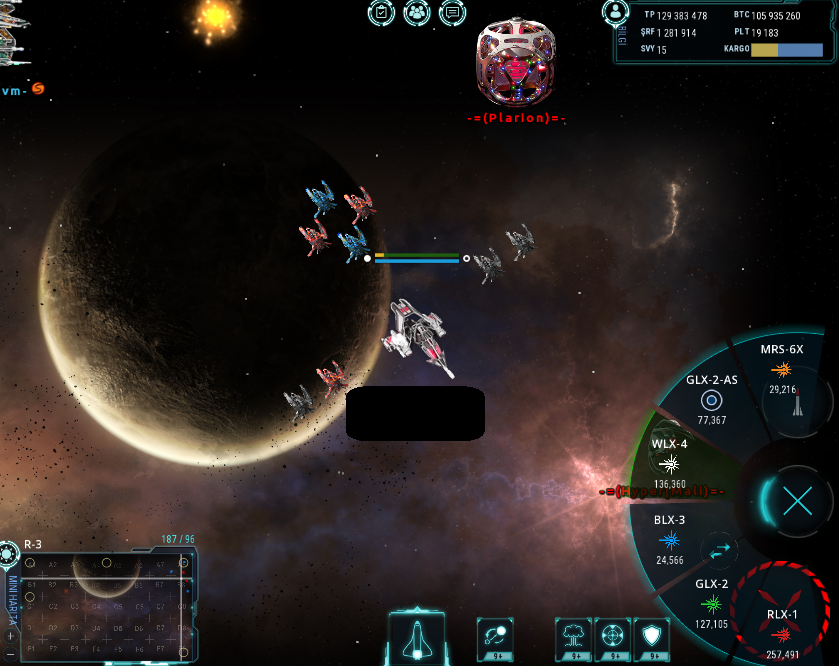Select GLX-2-AS ammo in weapon wheel
Viewport: 839px width, 666px height.
click(711, 400)
